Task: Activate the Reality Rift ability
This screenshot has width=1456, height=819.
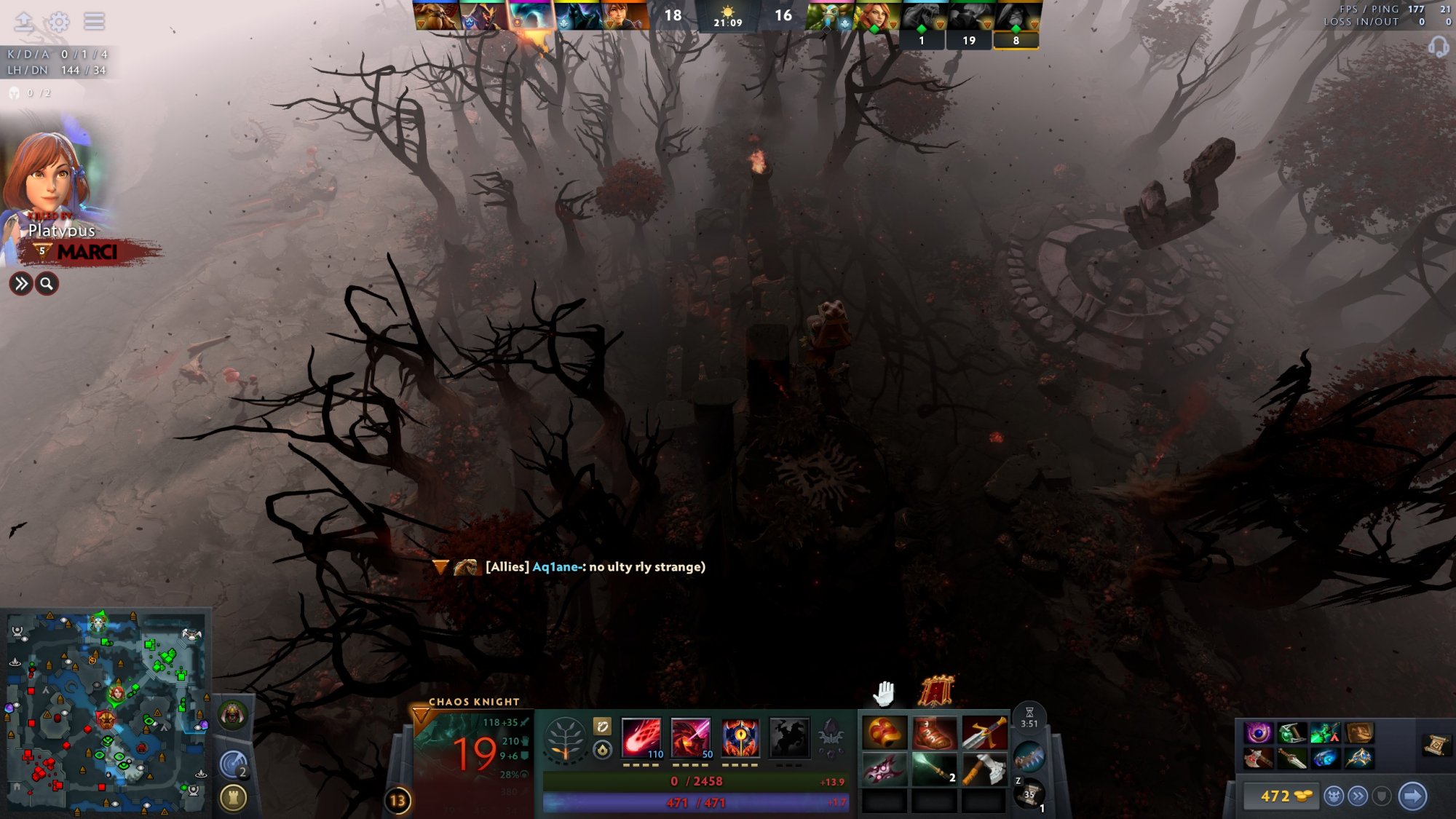Action: click(x=690, y=737)
